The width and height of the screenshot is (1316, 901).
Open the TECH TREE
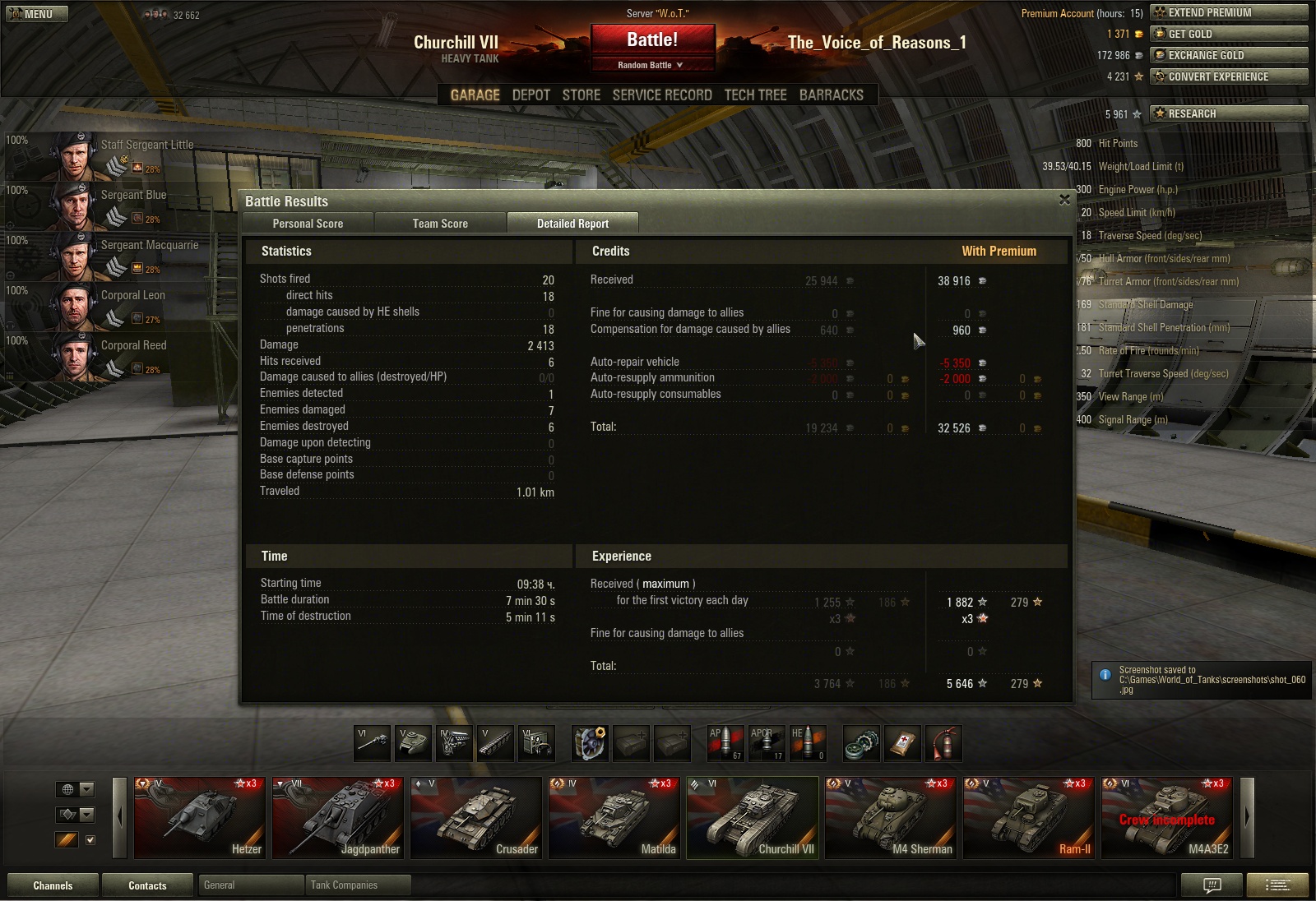(x=755, y=95)
